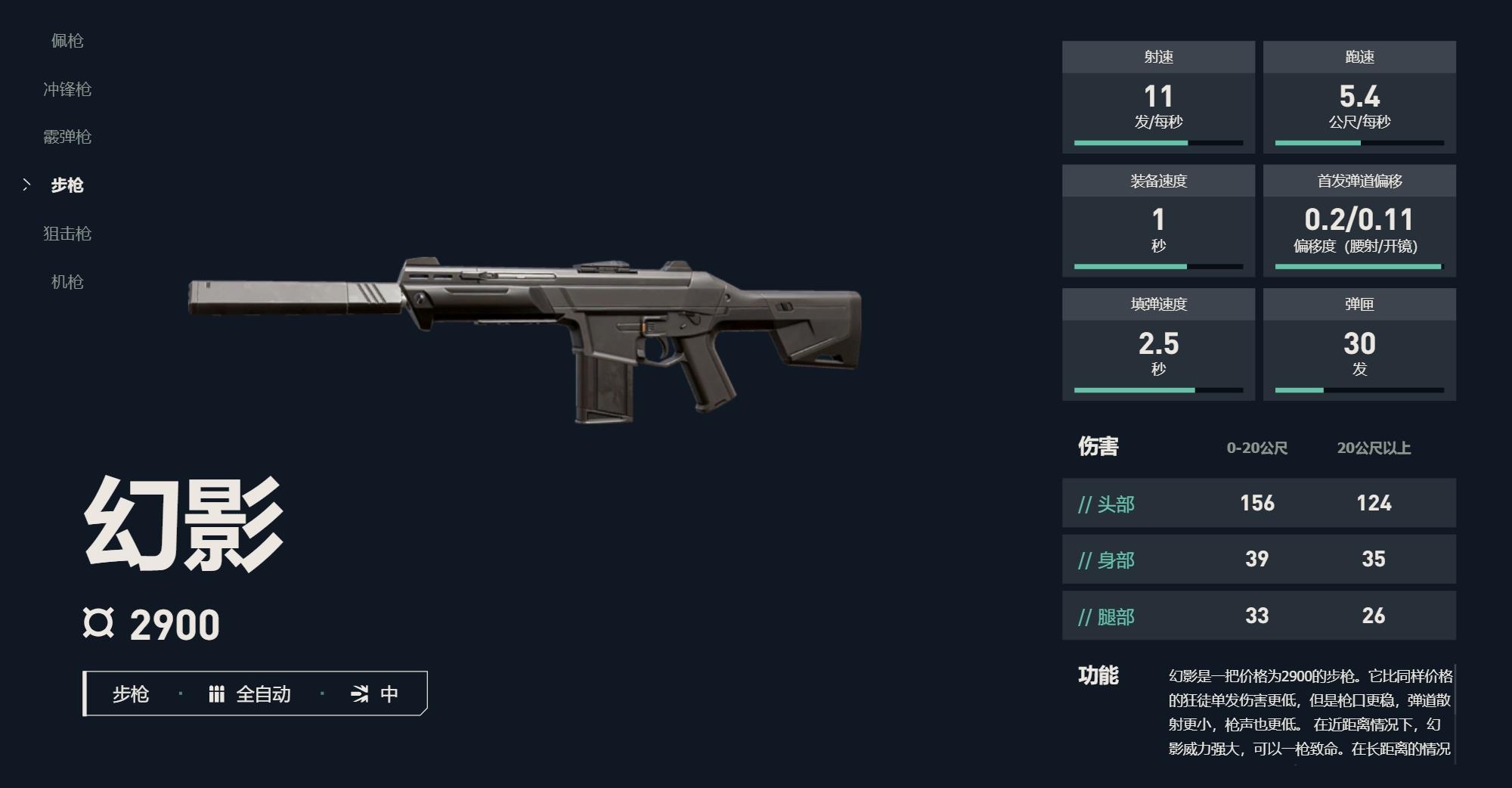The image size is (1512, 788).
Task: Switch to the 冲锋枪 category
Action: (x=67, y=89)
